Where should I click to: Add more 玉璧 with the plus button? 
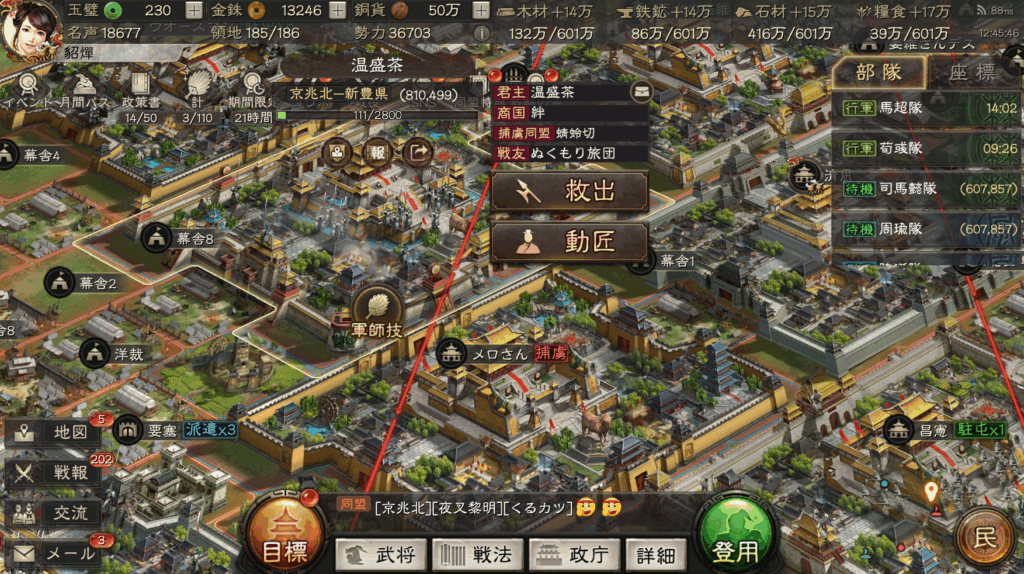point(193,11)
